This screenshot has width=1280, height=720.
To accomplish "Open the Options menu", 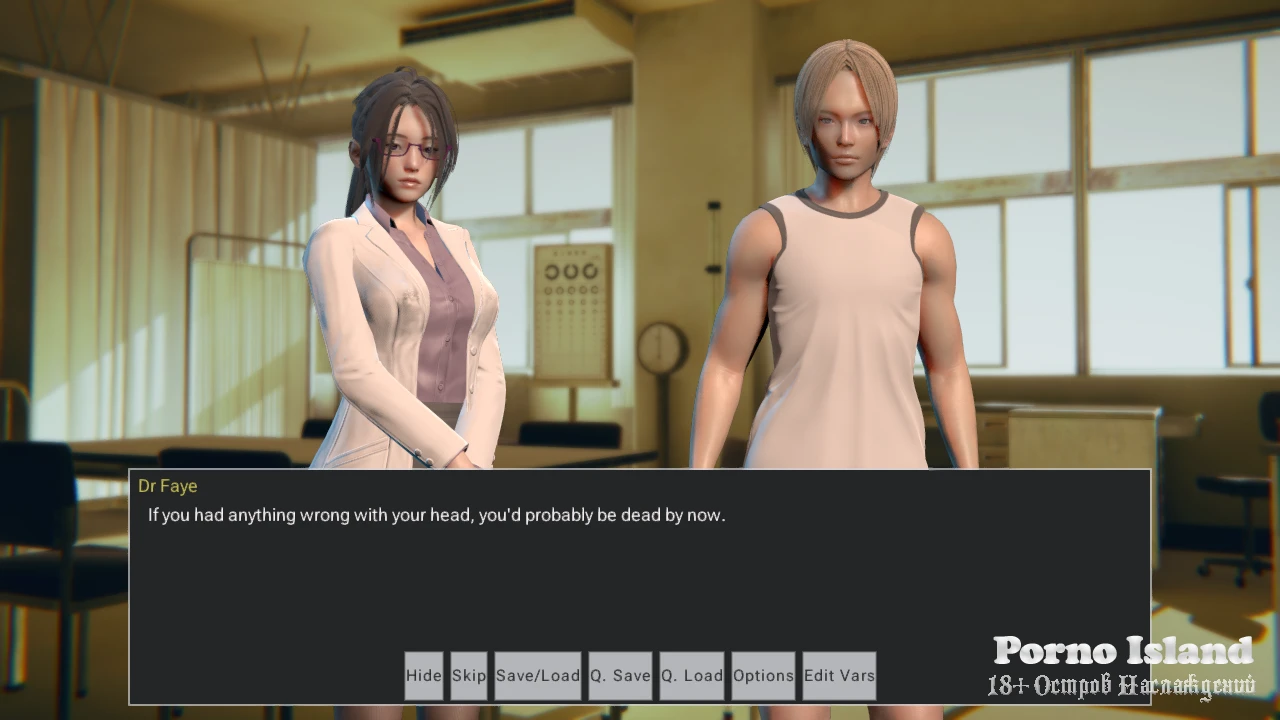I will (x=763, y=675).
